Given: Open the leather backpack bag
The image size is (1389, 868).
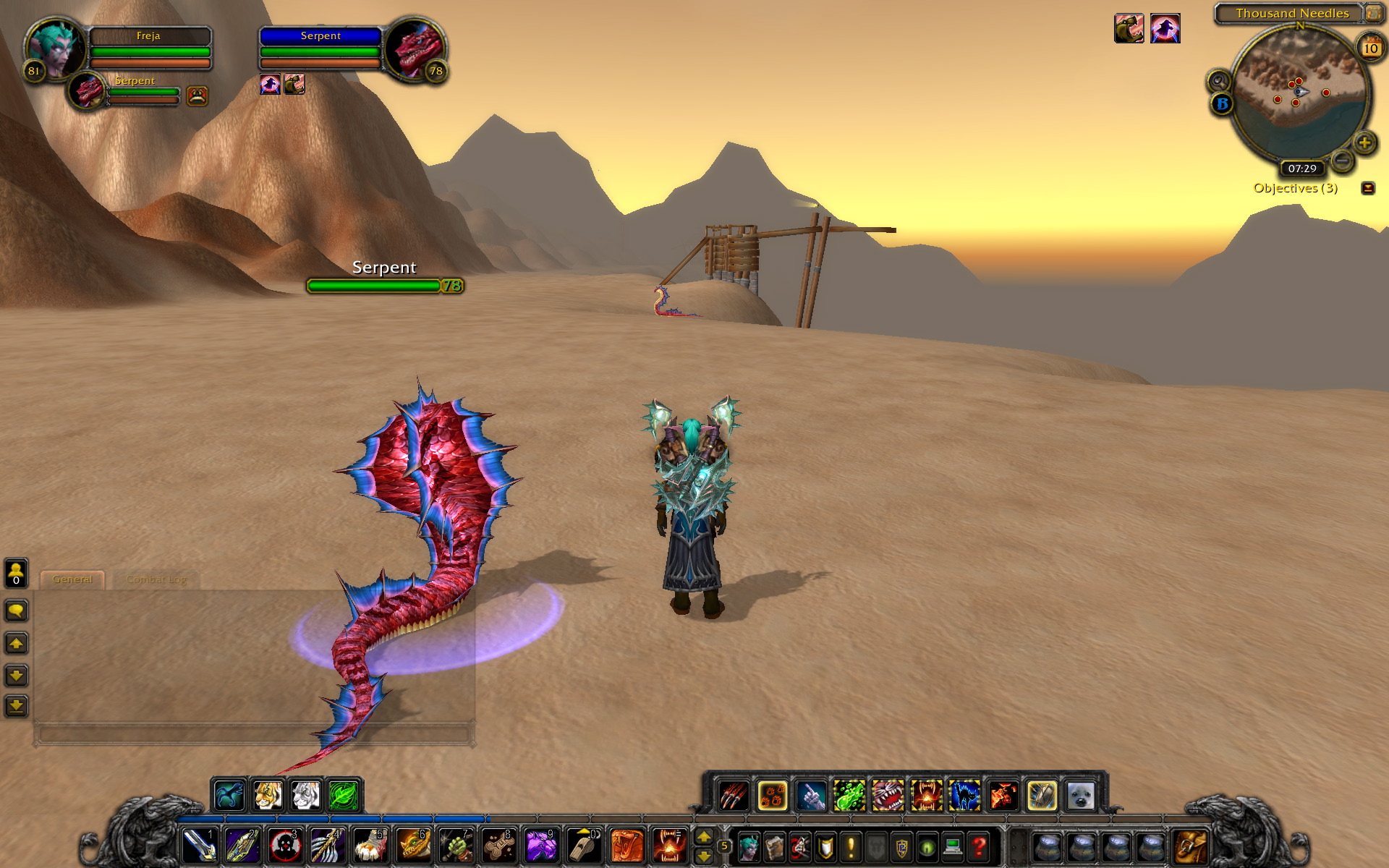Looking at the screenshot, I should point(1190,846).
